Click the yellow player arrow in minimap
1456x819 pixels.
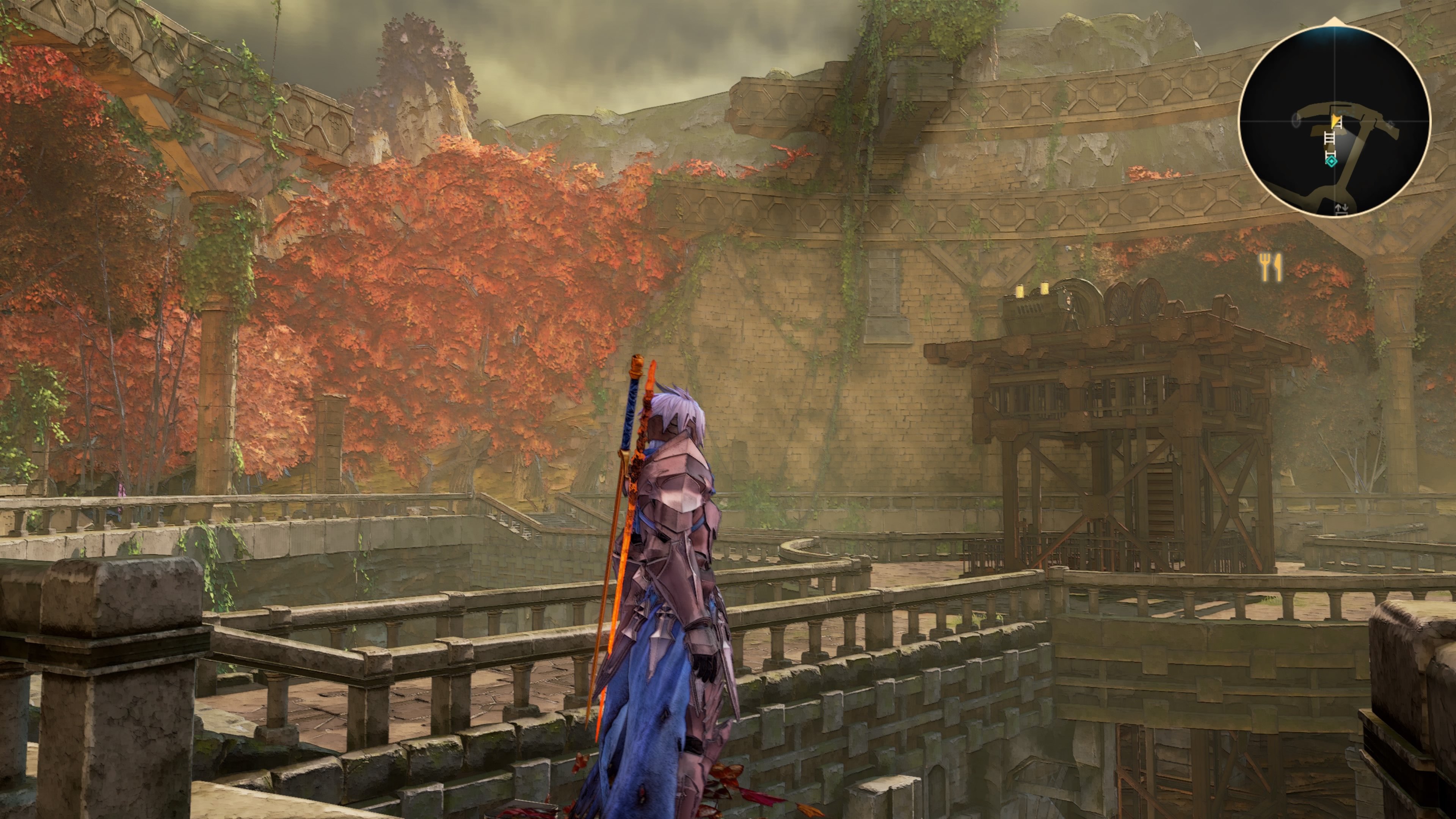coord(1334,121)
